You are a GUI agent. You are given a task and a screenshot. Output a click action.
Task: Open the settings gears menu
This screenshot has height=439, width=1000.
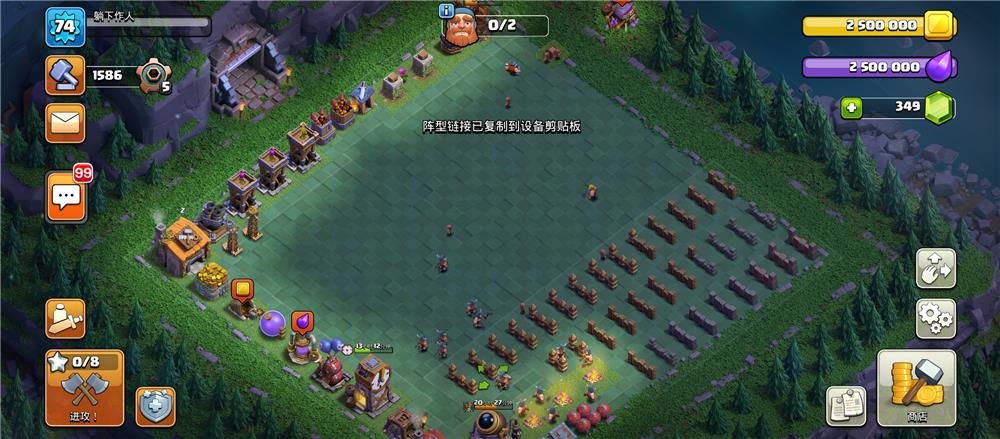936,318
